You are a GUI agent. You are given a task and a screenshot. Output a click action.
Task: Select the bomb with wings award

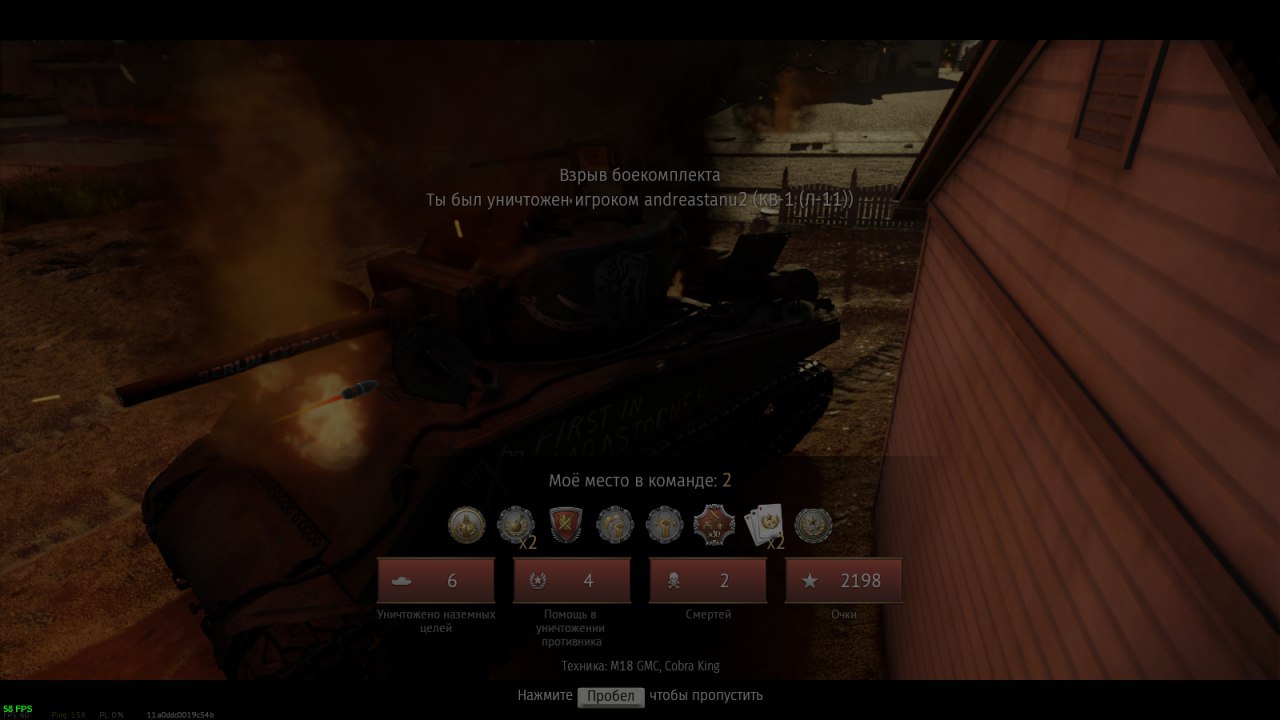click(516, 525)
